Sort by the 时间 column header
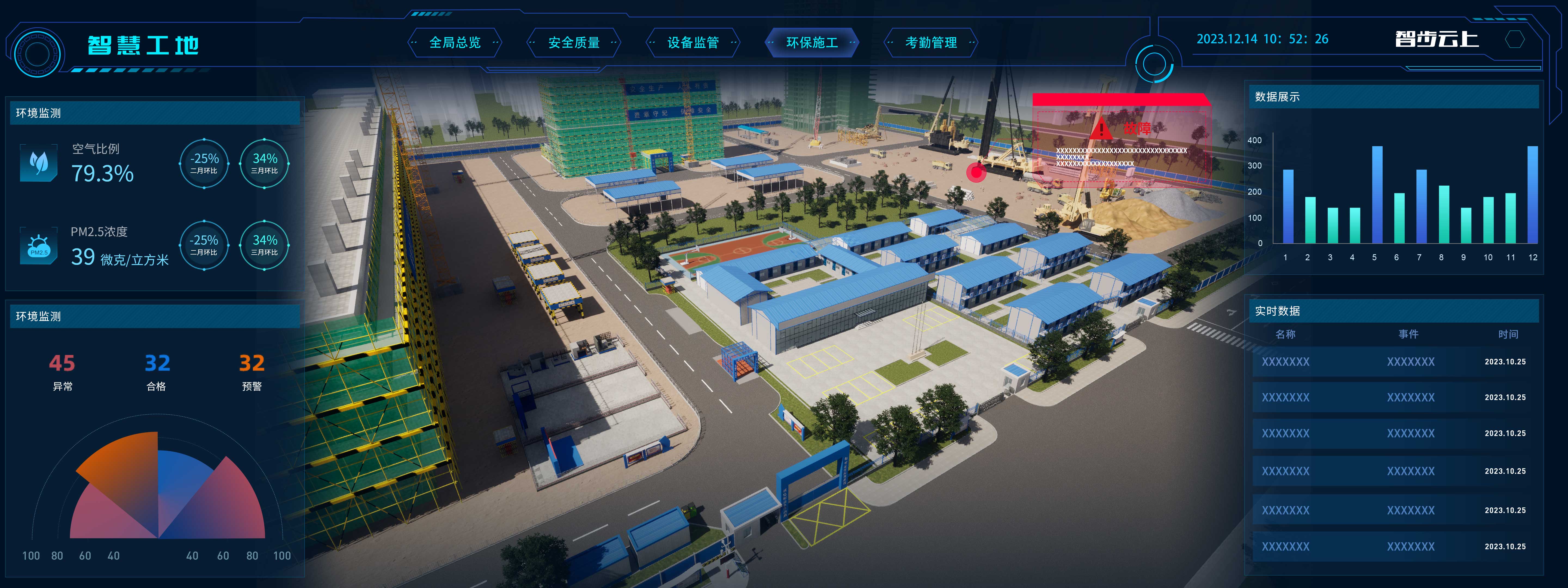The width and height of the screenshot is (1568, 588). [x=1508, y=334]
